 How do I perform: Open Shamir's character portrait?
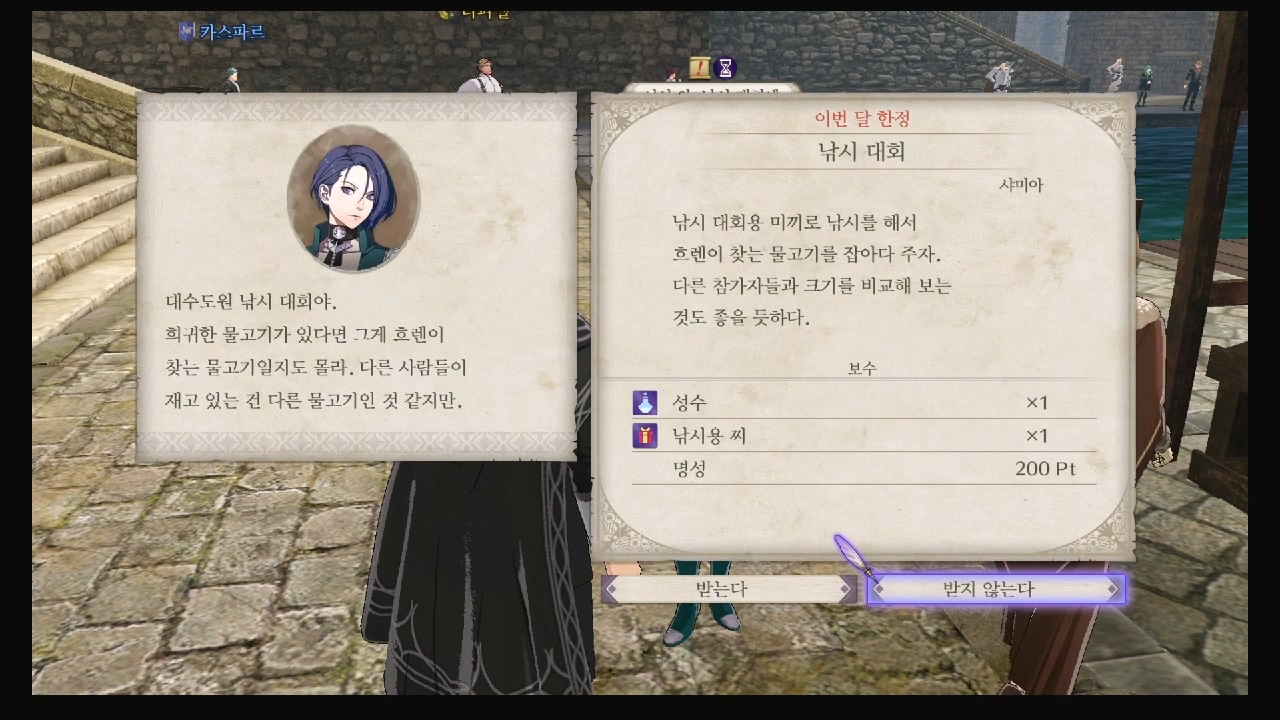[355, 197]
